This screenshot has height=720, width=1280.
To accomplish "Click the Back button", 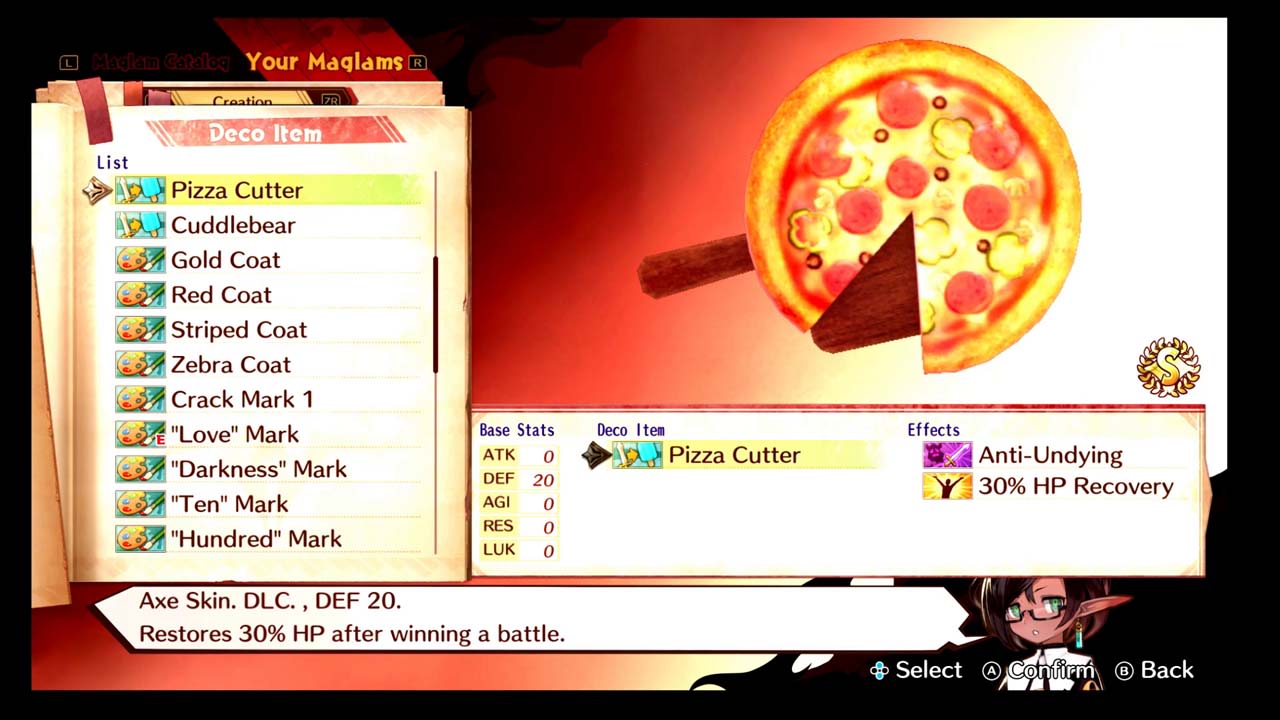I will tap(1155, 670).
